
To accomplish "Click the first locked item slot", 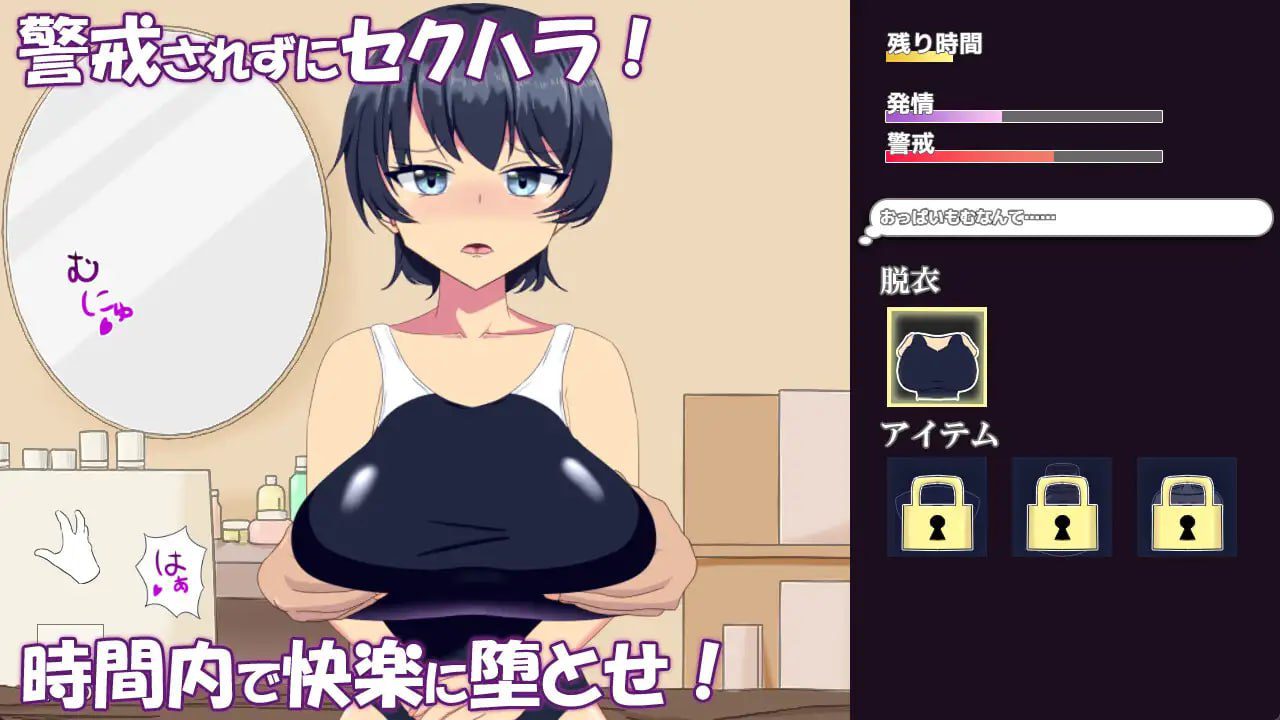I will 937,507.
